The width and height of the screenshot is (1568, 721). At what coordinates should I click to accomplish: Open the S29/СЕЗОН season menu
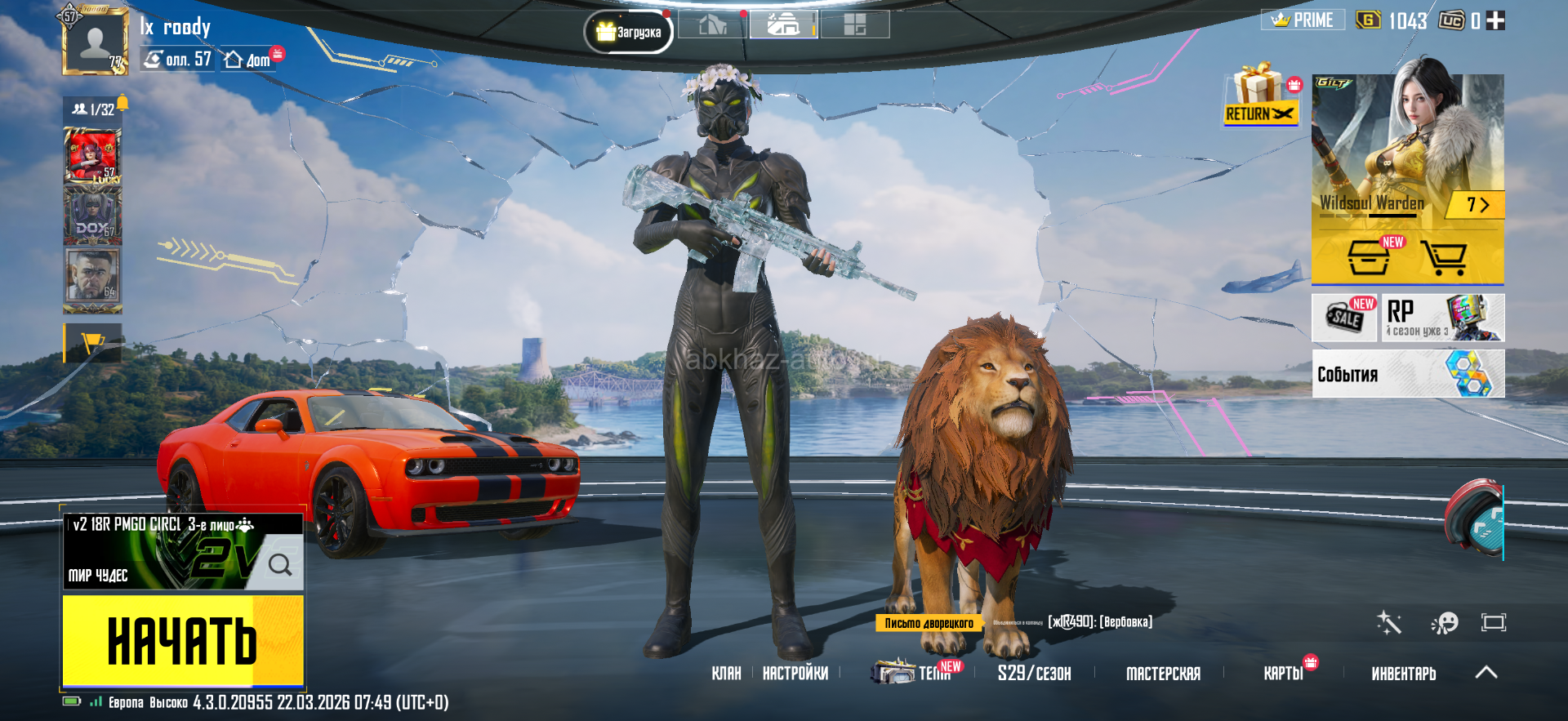tap(1033, 674)
